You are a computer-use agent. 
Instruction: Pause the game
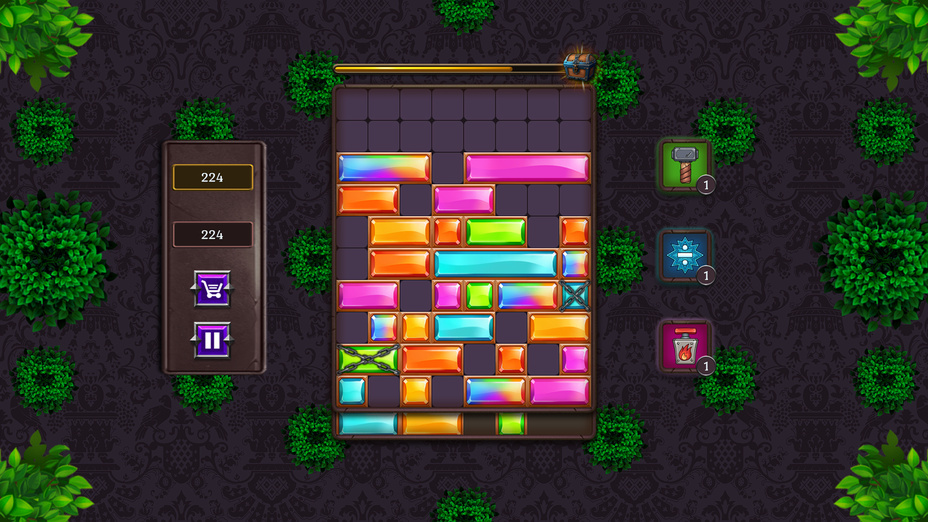tap(212, 340)
